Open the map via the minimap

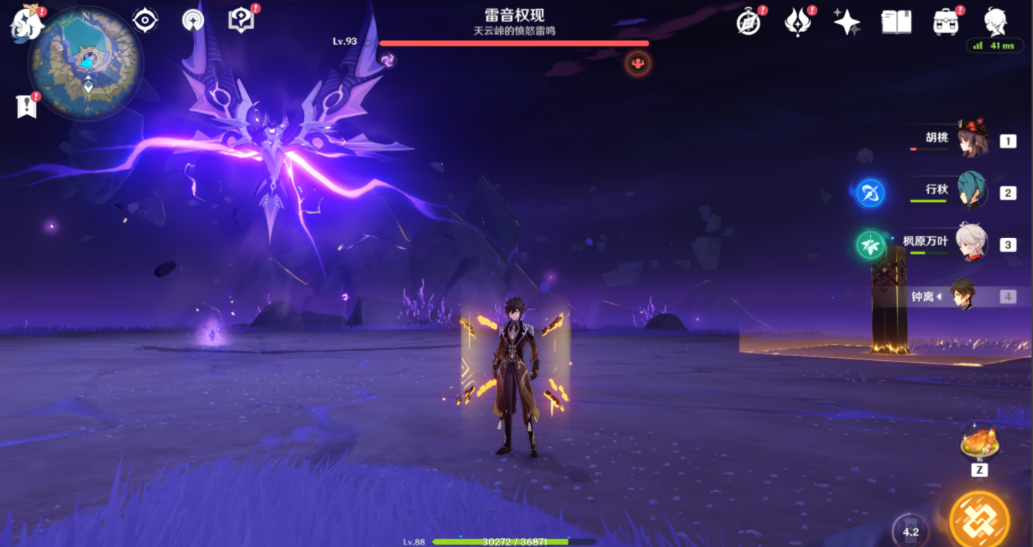86,62
